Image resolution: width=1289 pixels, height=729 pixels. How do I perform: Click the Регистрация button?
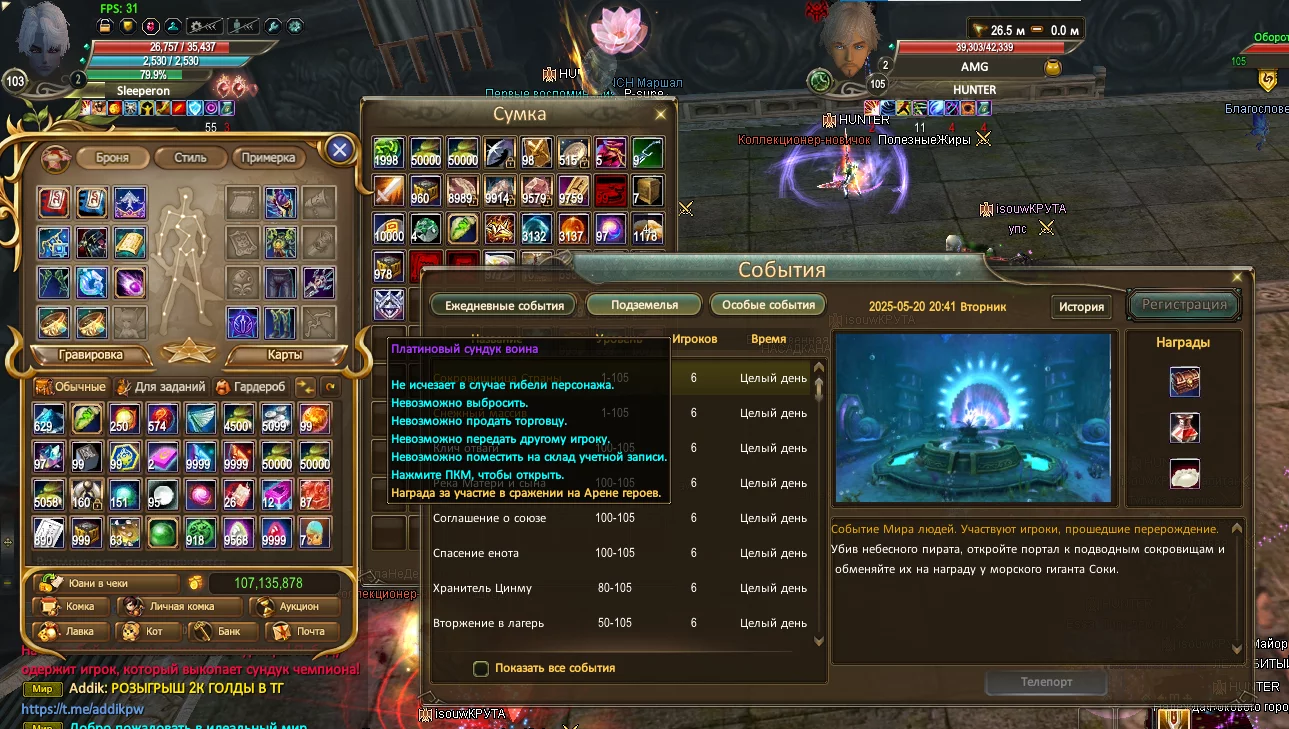point(1184,305)
